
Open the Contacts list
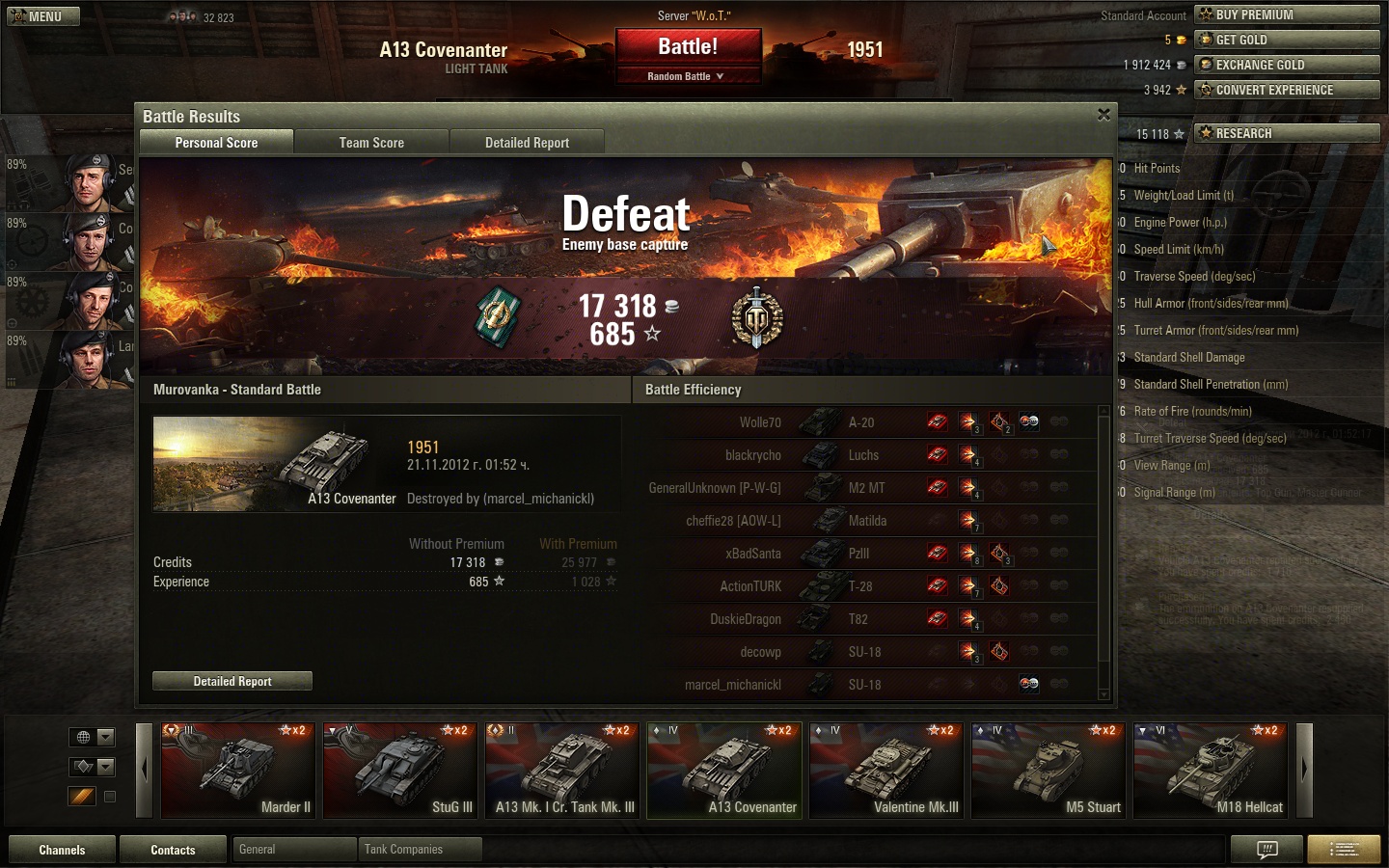173,850
